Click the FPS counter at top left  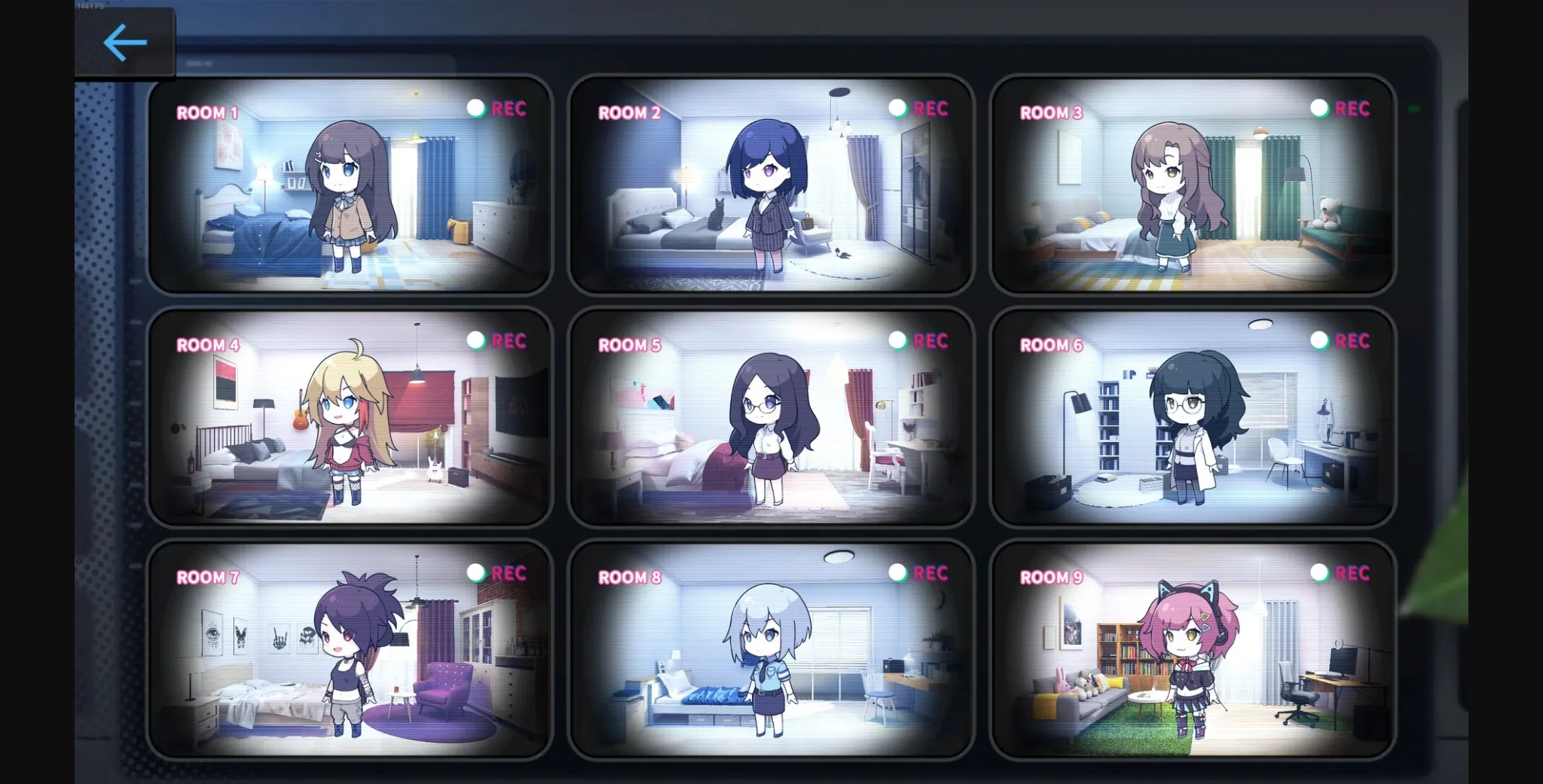90,5
